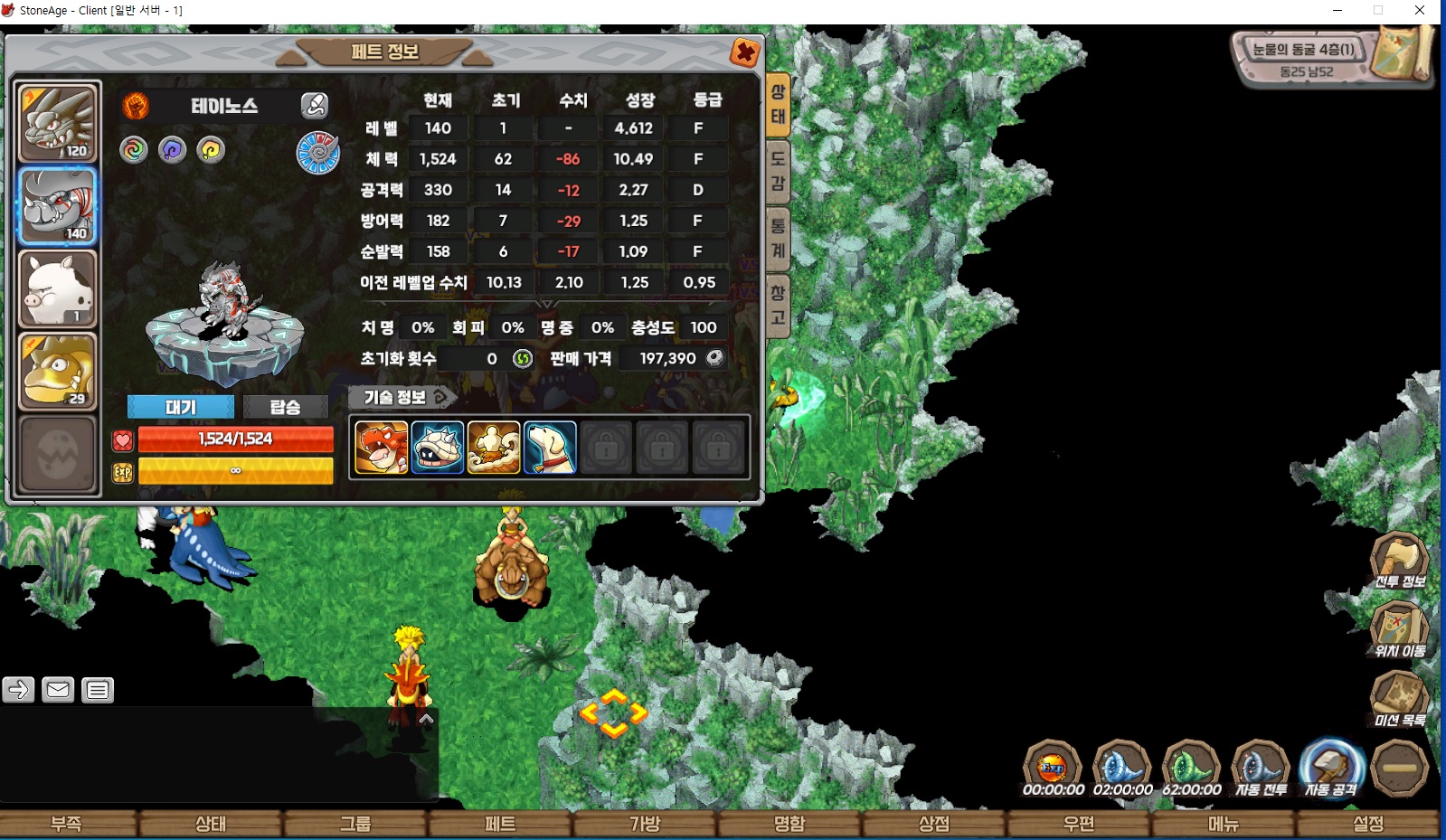Select the level 29 yellow dinosaur pet
Screen dimensions: 1446x840
pos(58,371)
